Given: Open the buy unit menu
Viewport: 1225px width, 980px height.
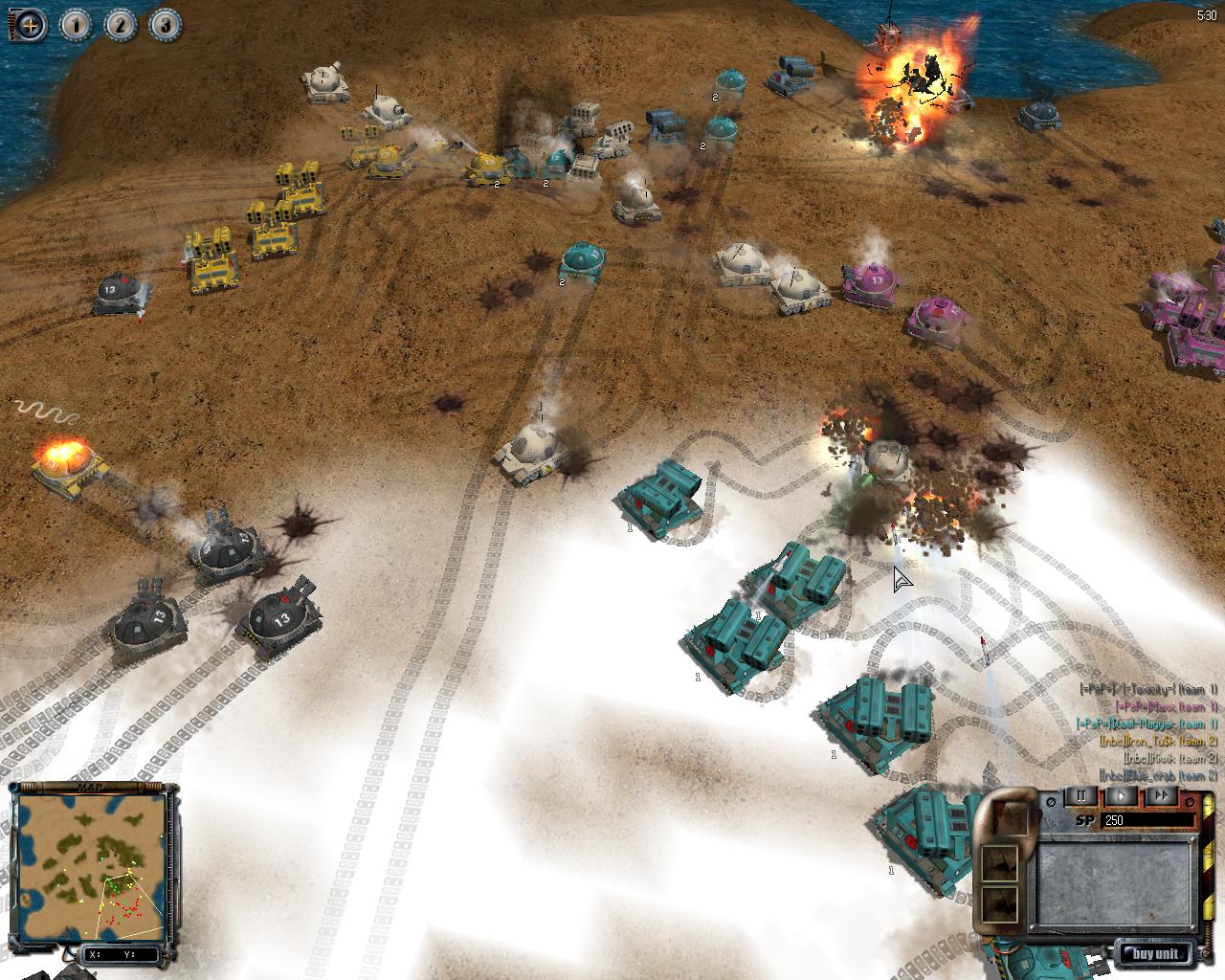Looking at the screenshot, I should point(1157,953).
